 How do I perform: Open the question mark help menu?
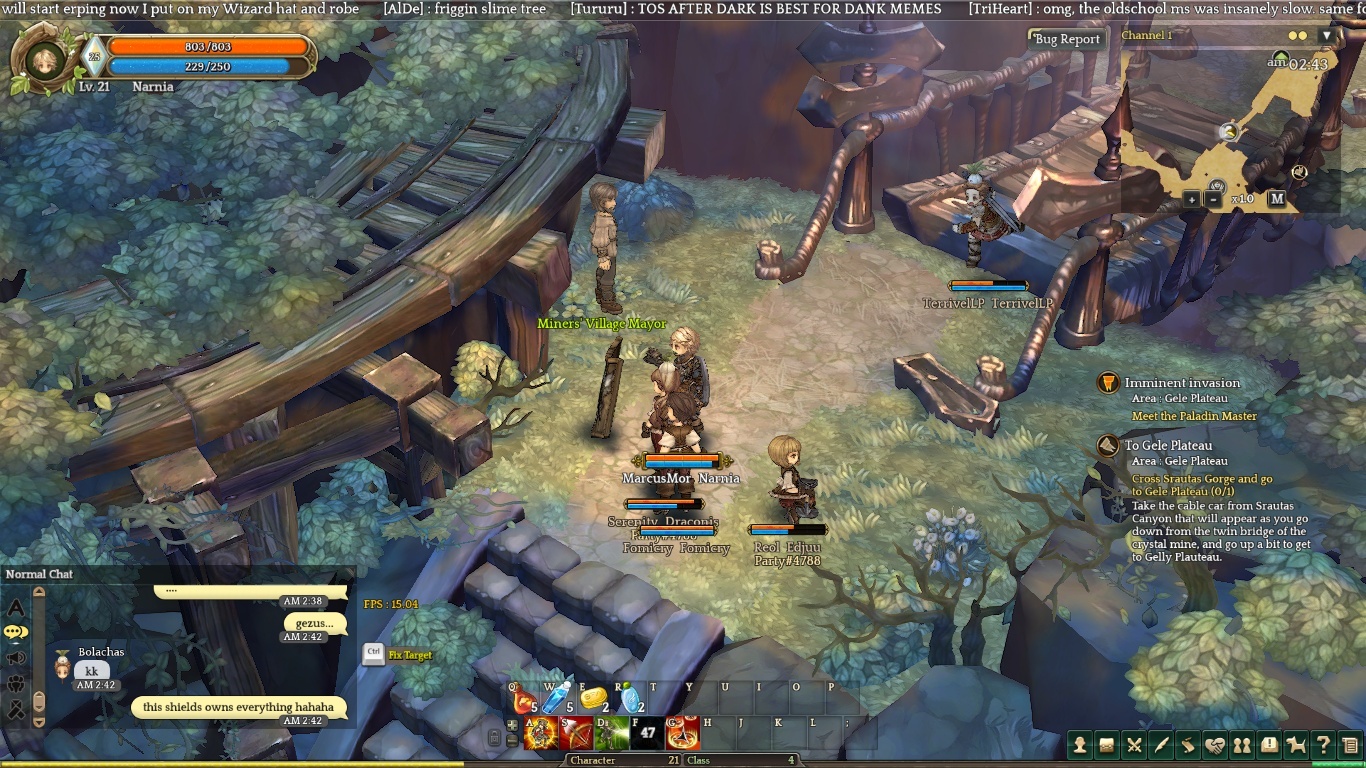click(1323, 744)
